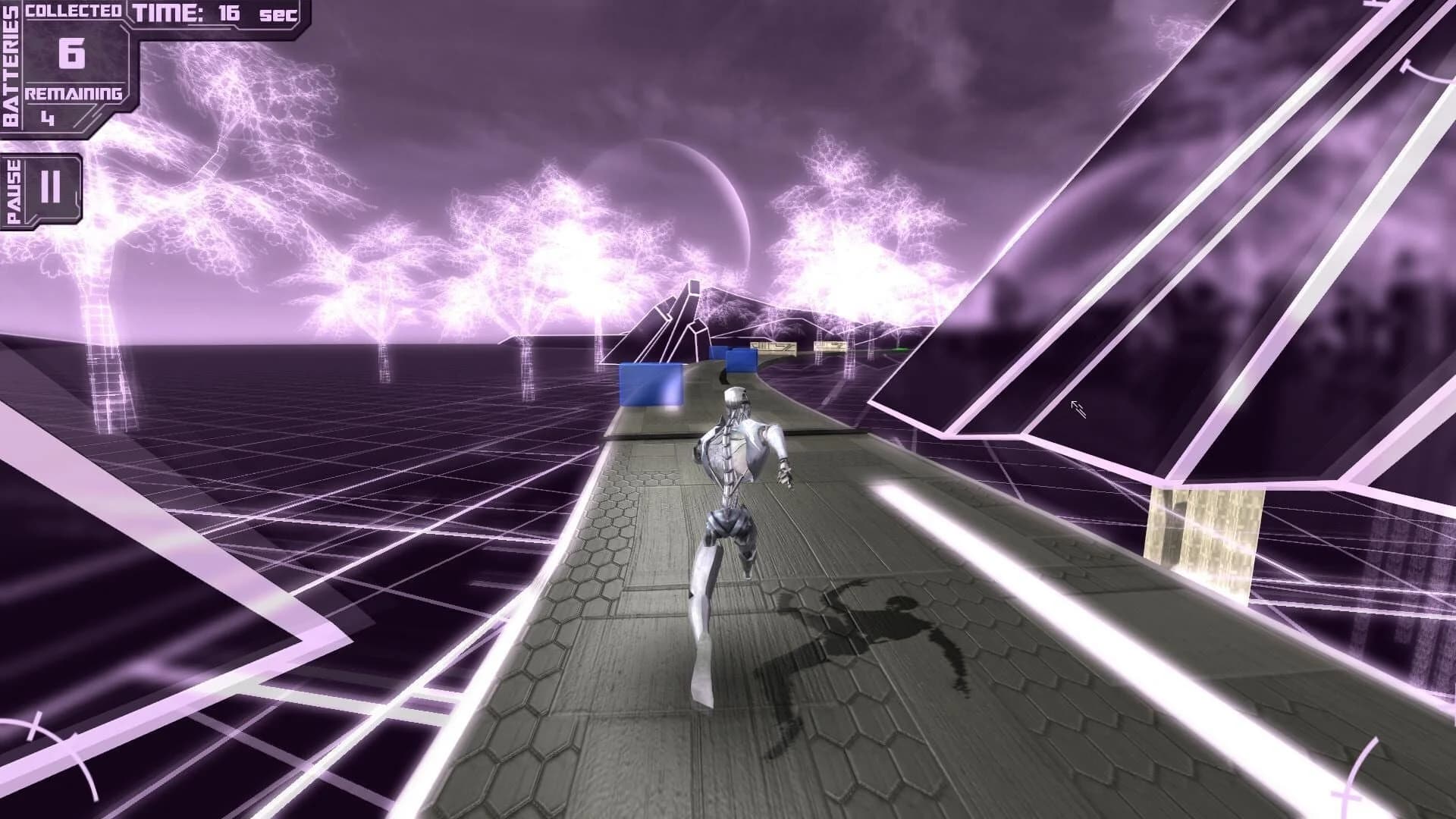This screenshot has width=1456, height=819.
Task: Click the Collected counter showing 6
Action: pos(71,55)
